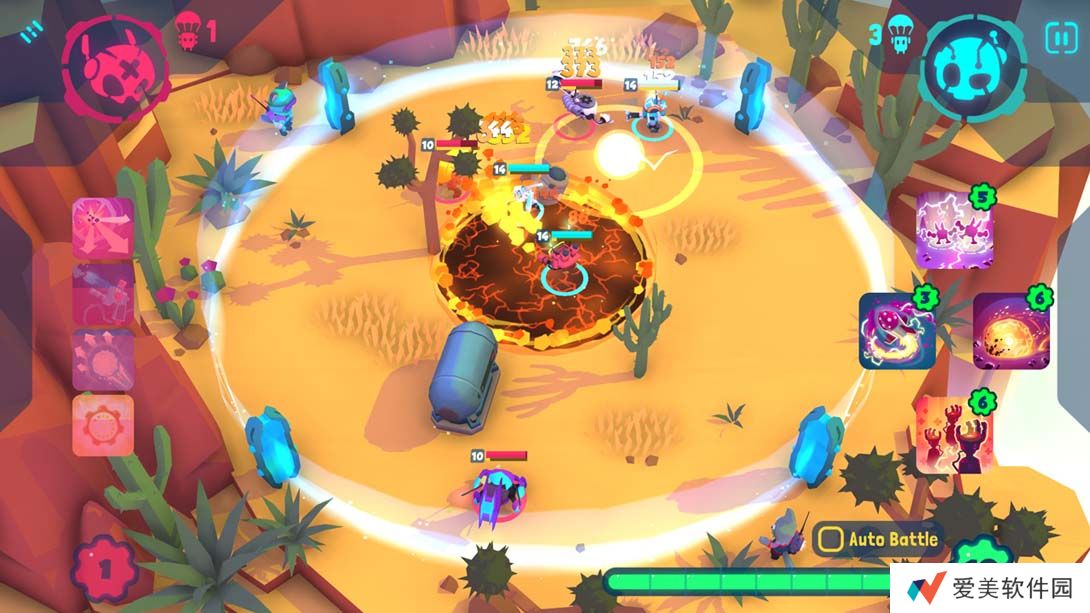The height and width of the screenshot is (613, 1090).
Task: Inspect the opponent's pink gear card
Action: point(102,425)
